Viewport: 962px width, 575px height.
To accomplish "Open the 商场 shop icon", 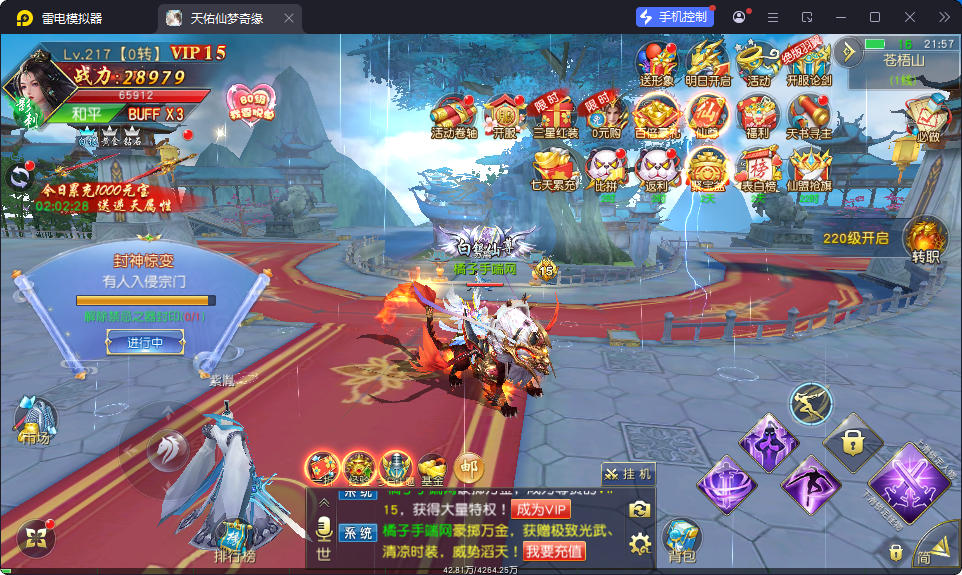I will tap(35, 421).
